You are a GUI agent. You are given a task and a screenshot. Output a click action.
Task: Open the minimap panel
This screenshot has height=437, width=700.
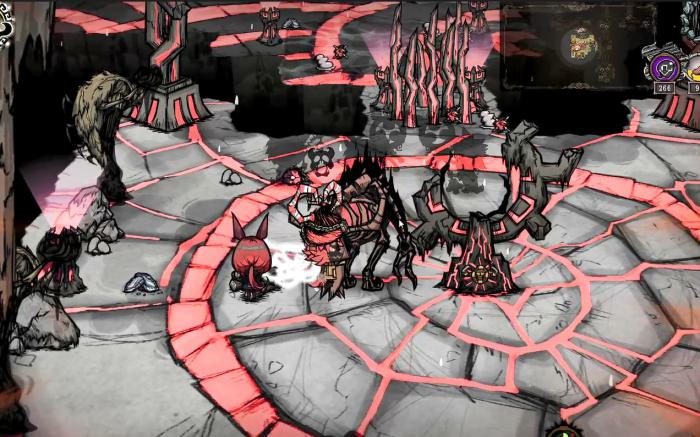[x=577, y=43]
